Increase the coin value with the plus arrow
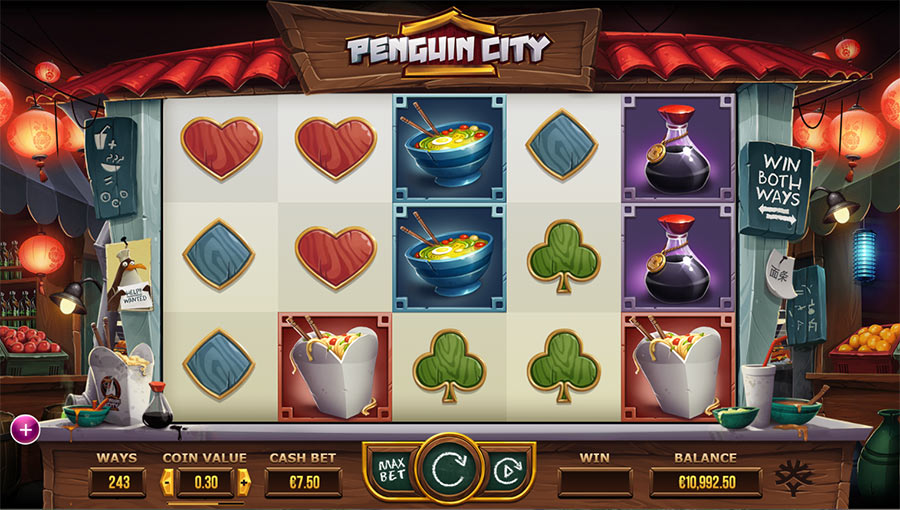The height and width of the screenshot is (510, 900). pyautogui.click(x=243, y=483)
